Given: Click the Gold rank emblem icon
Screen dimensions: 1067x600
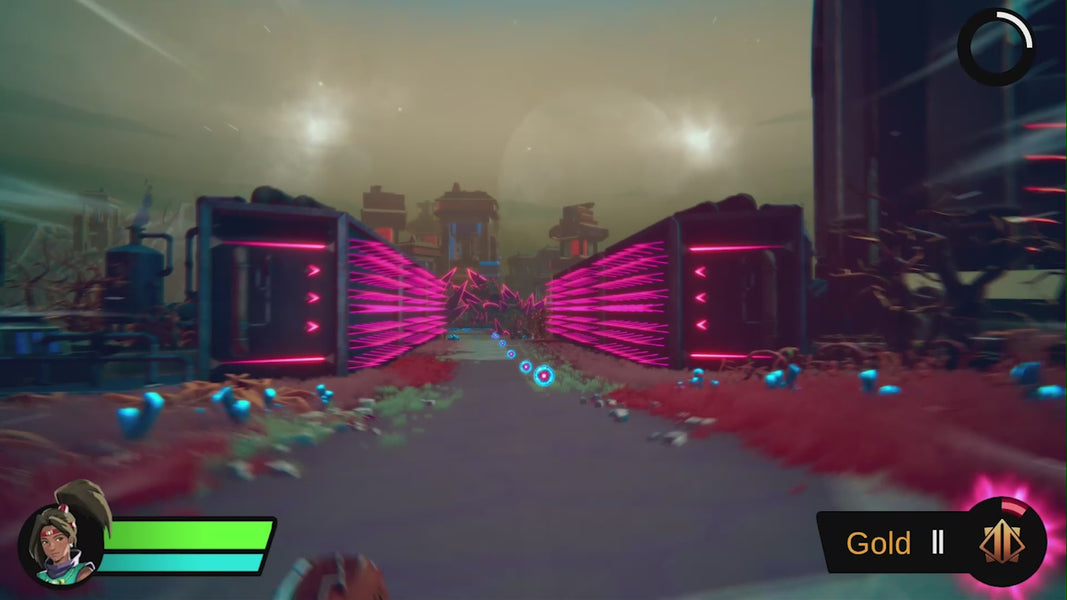Looking at the screenshot, I should (x=1005, y=542).
